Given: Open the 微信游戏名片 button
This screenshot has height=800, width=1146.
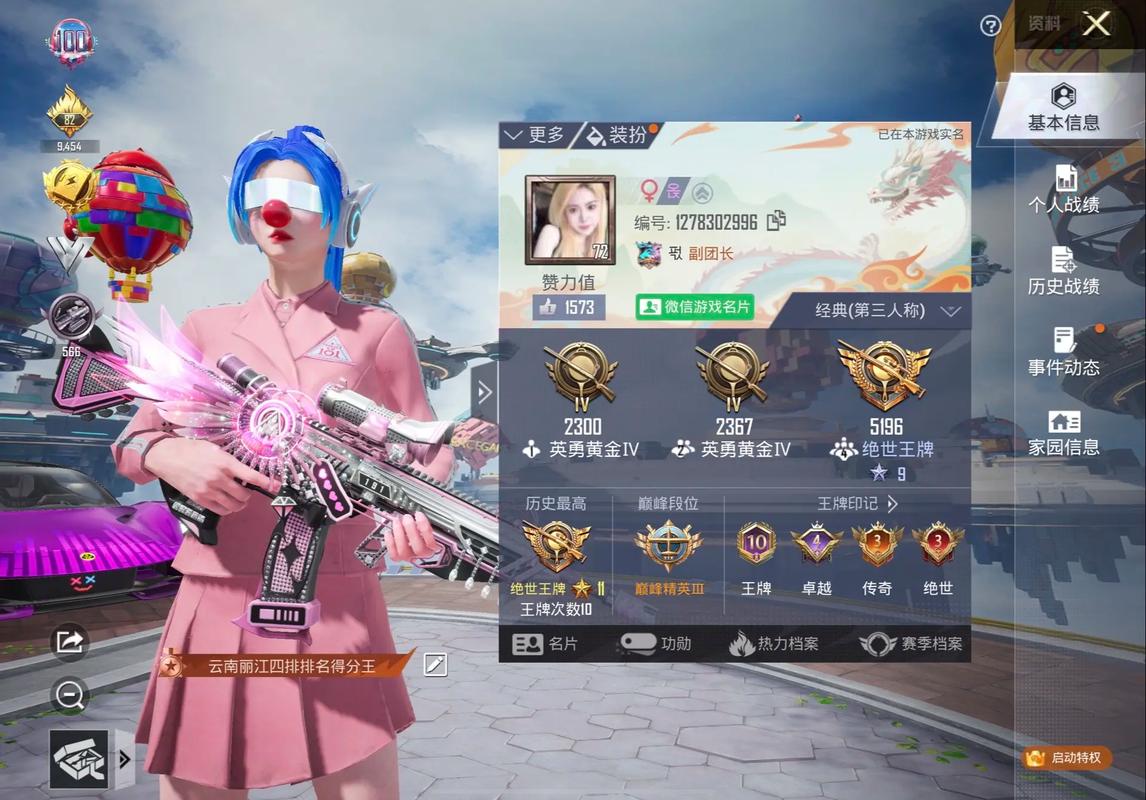Looking at the screenshot, I should coord(695,307).
